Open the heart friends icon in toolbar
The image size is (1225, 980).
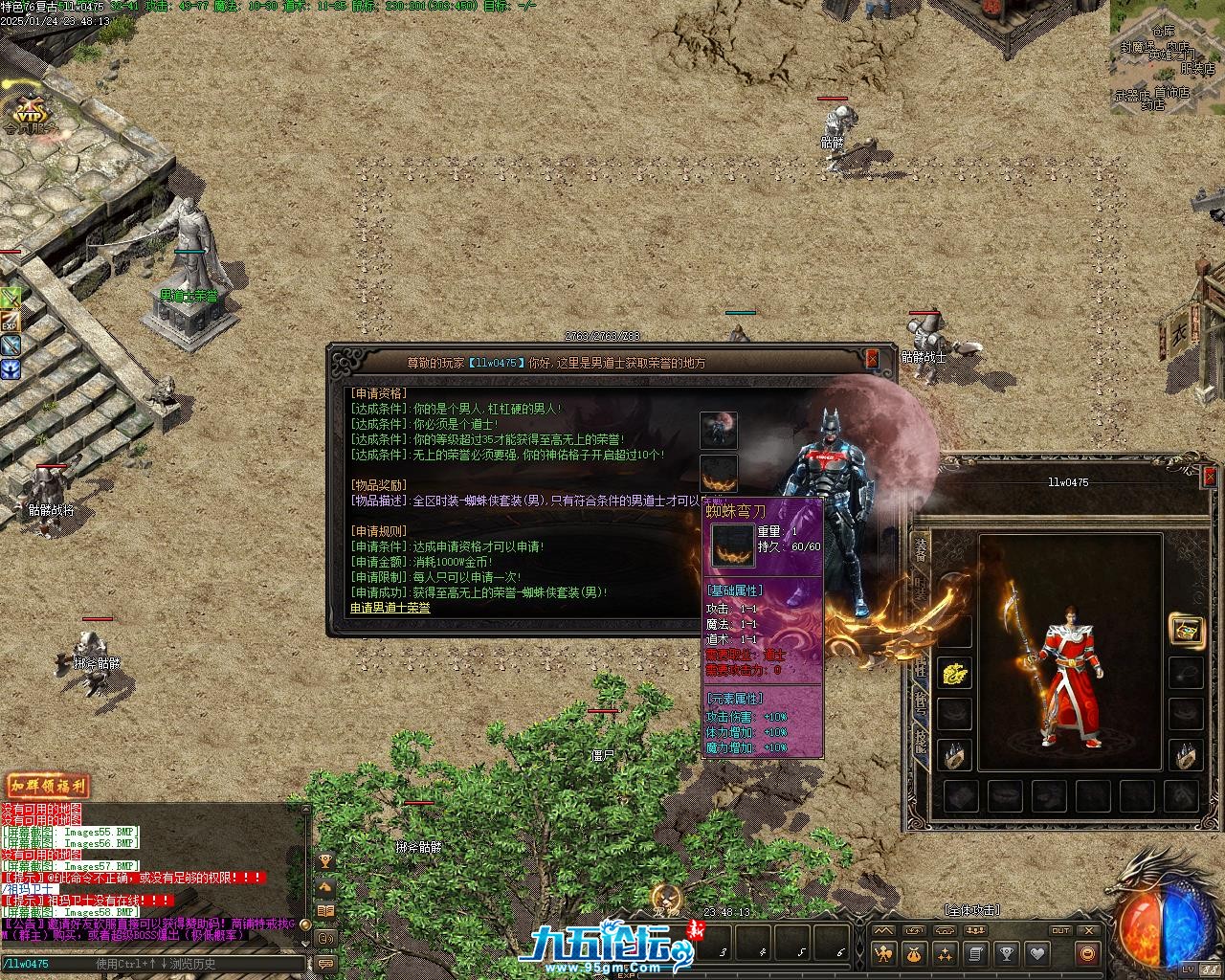pyautogui.click(x=1036, y=953)
